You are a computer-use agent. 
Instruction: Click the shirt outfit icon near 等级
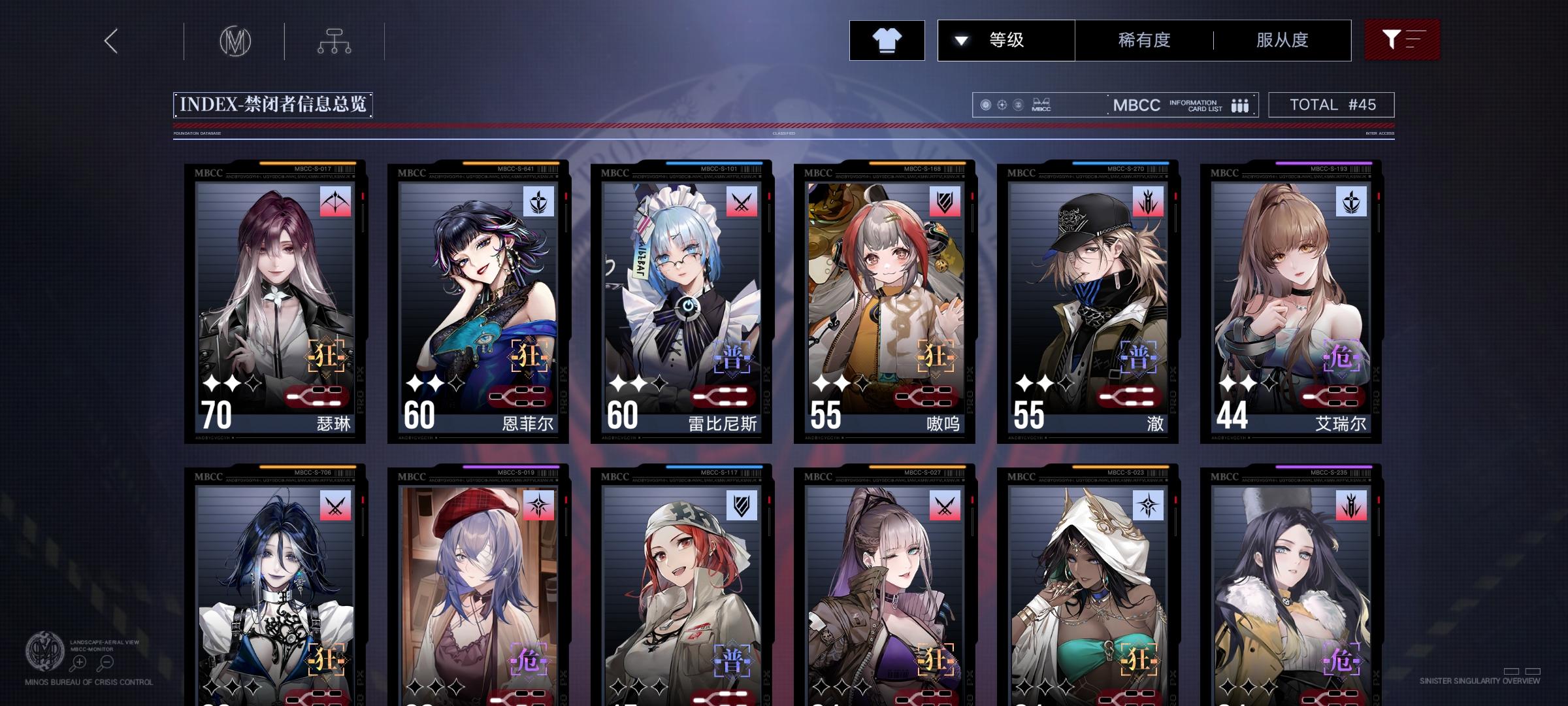887,40
